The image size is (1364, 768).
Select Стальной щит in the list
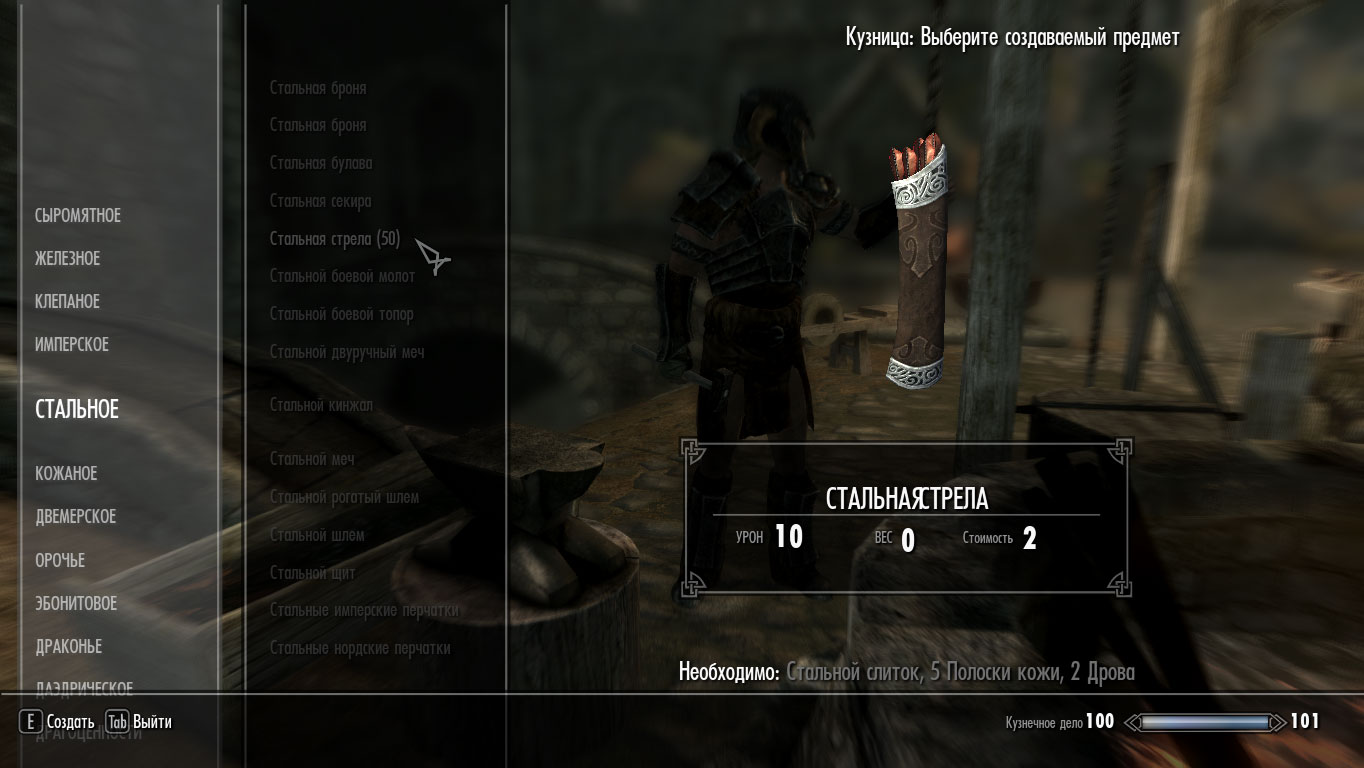tap(312, 573)
